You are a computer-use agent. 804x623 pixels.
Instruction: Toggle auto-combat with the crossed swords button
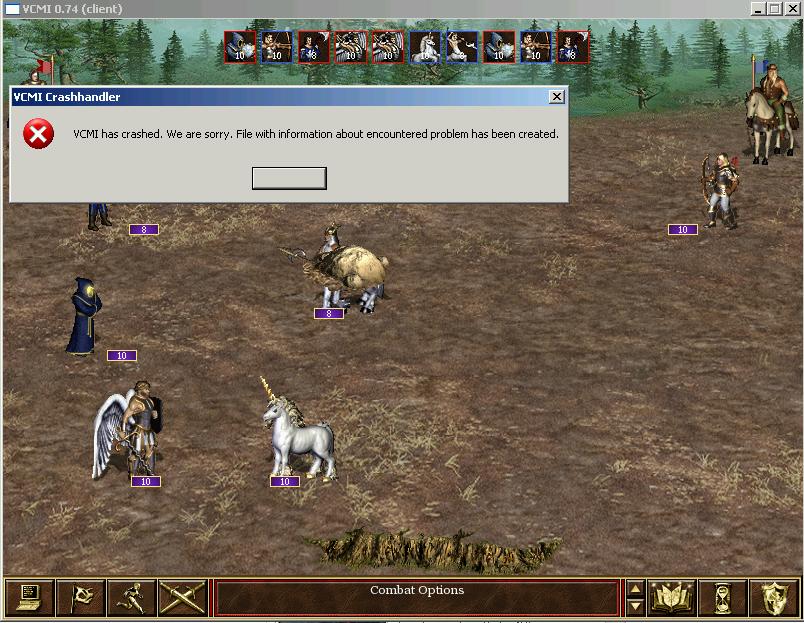(x=182, y=597)
